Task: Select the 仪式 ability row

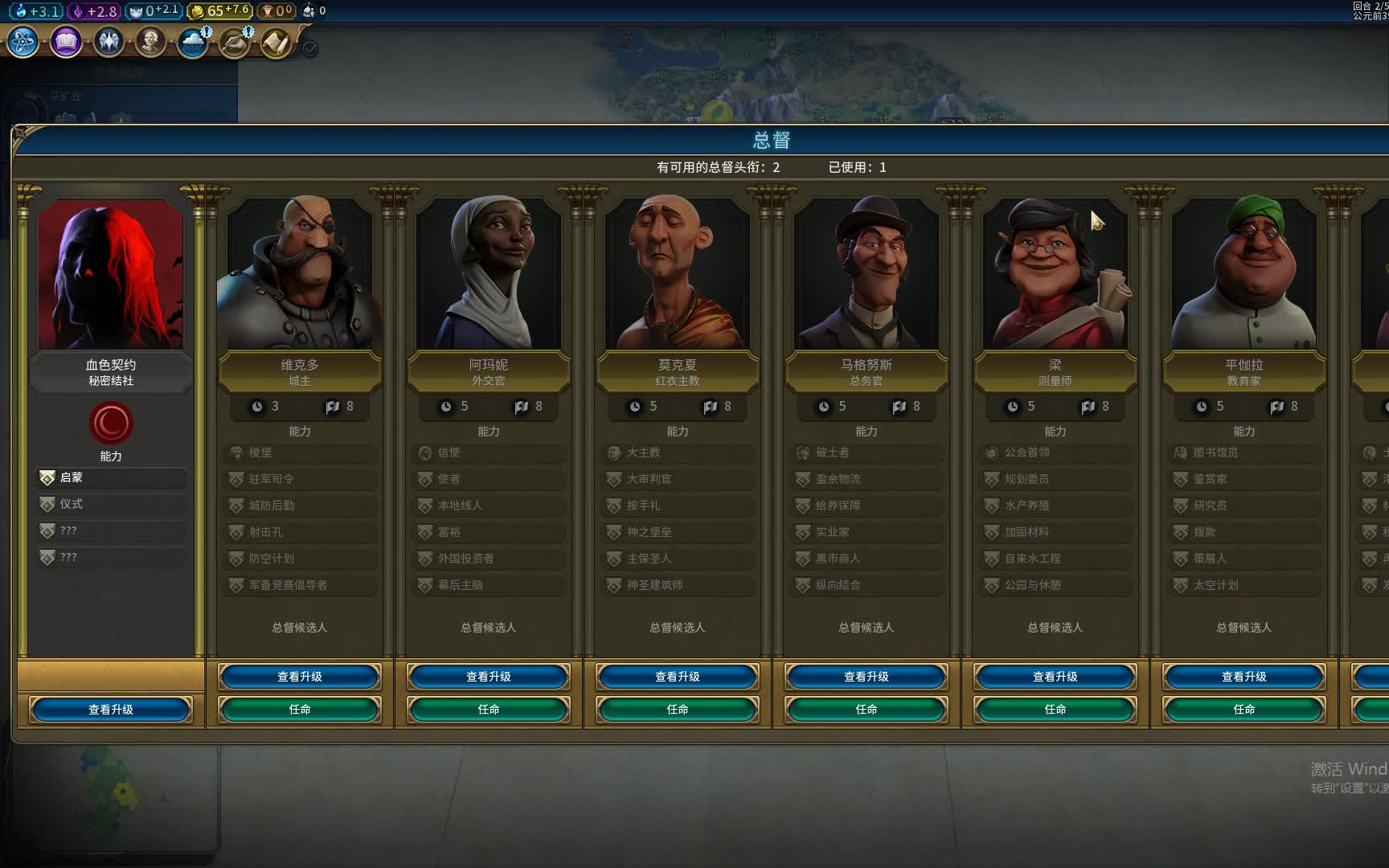Action: pyautogui.click(x=111, y=504)
